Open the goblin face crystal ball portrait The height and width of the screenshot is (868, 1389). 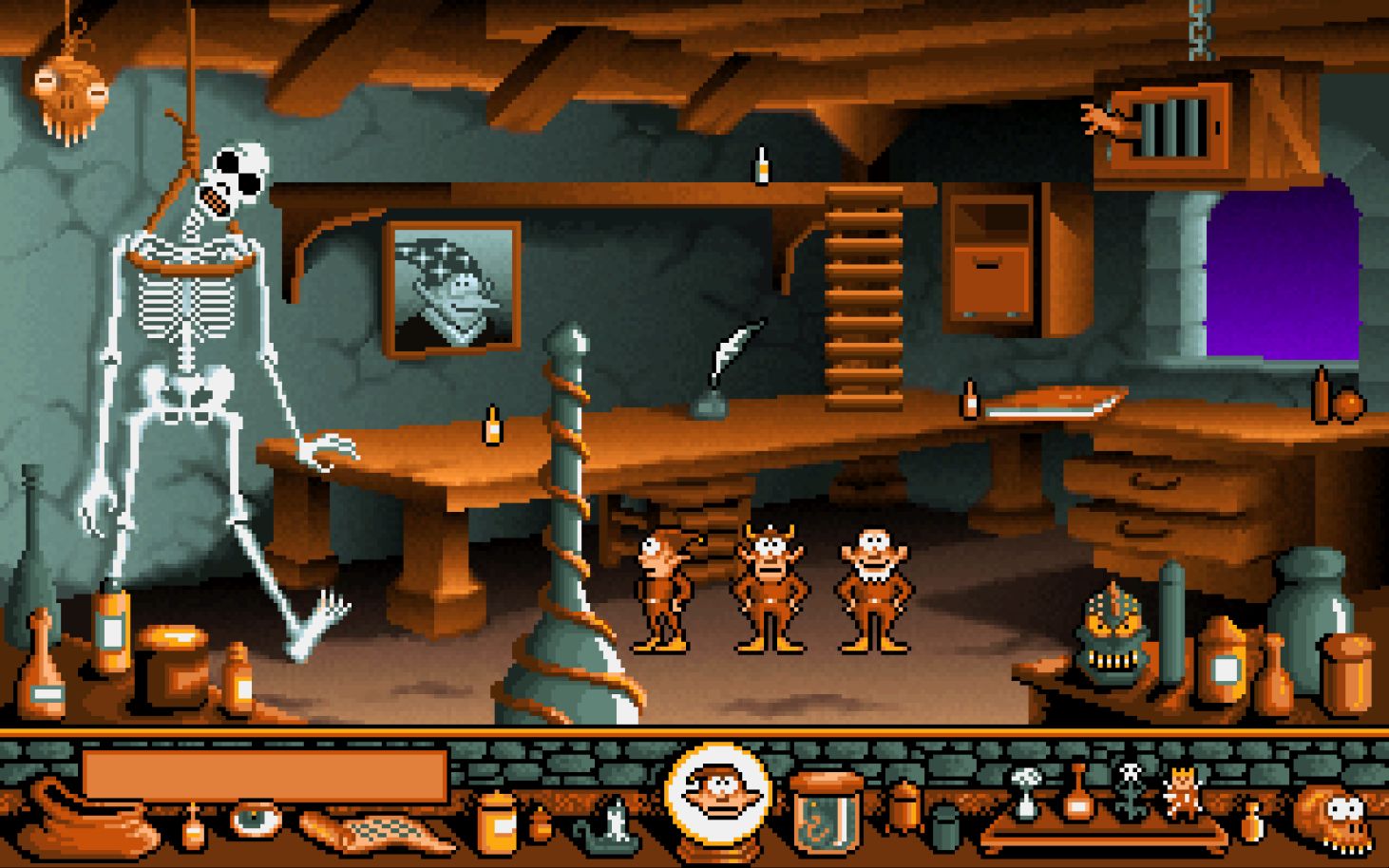(x=718, y=793)
